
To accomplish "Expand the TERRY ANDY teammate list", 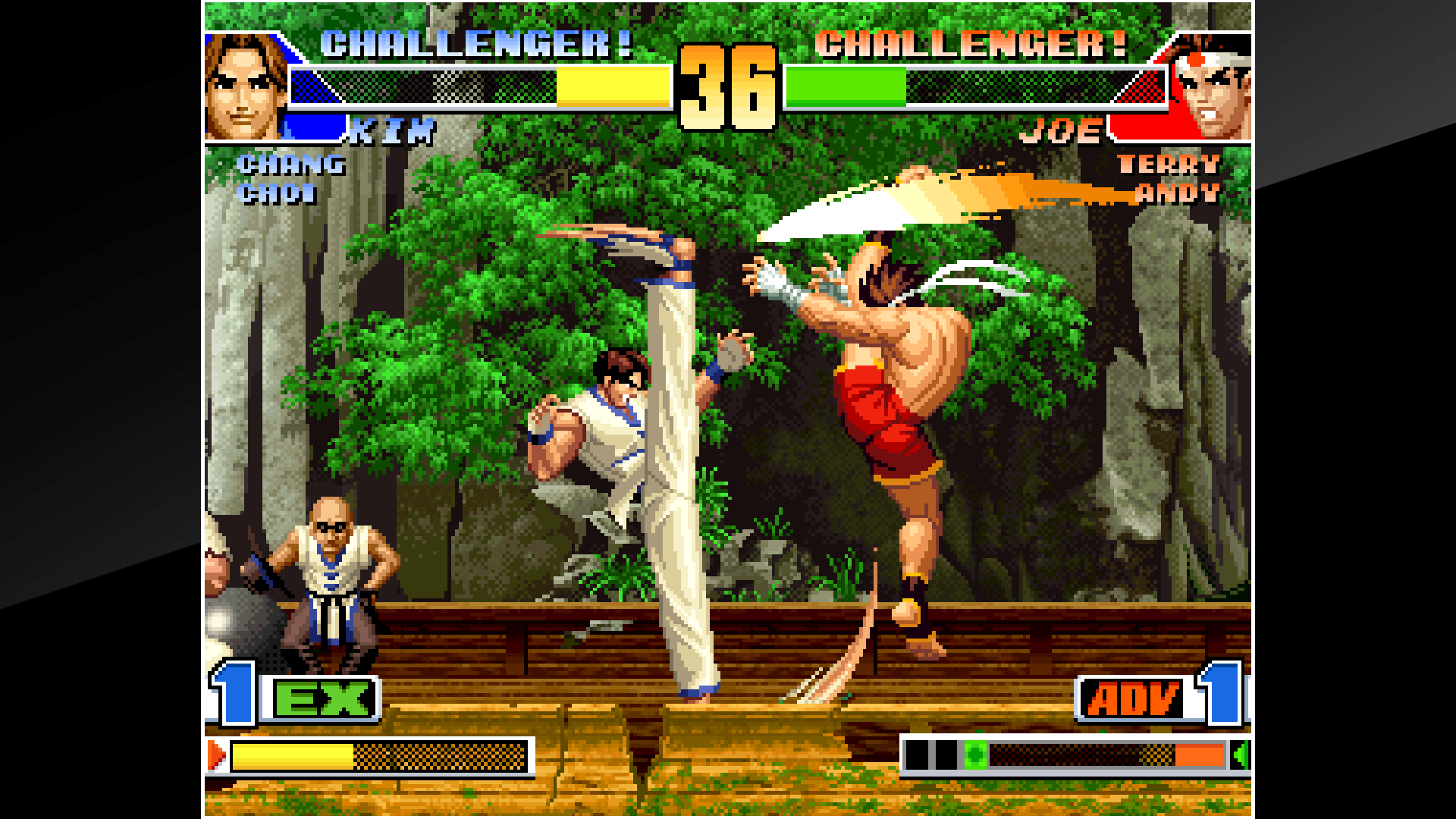I will coord(1172,179).
